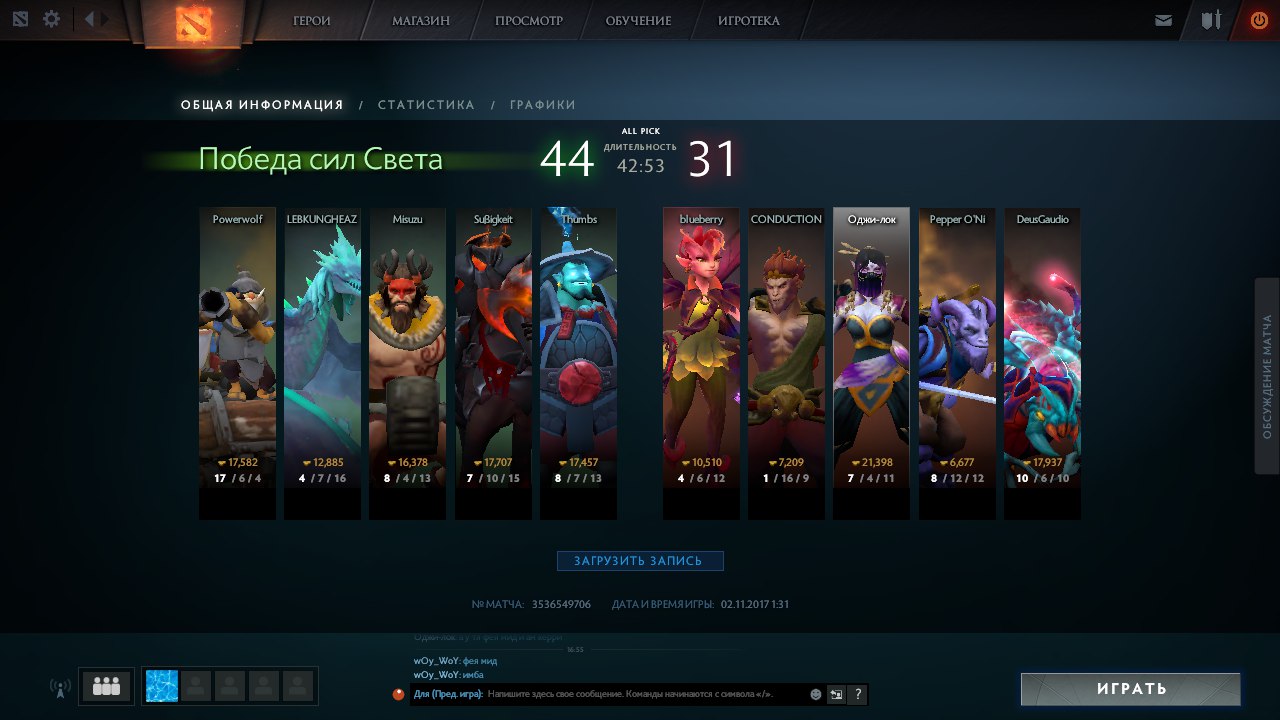Click the chat message input field
Image resolution: width=1280 pixels, height=720 pixels.
click(645, 694)
